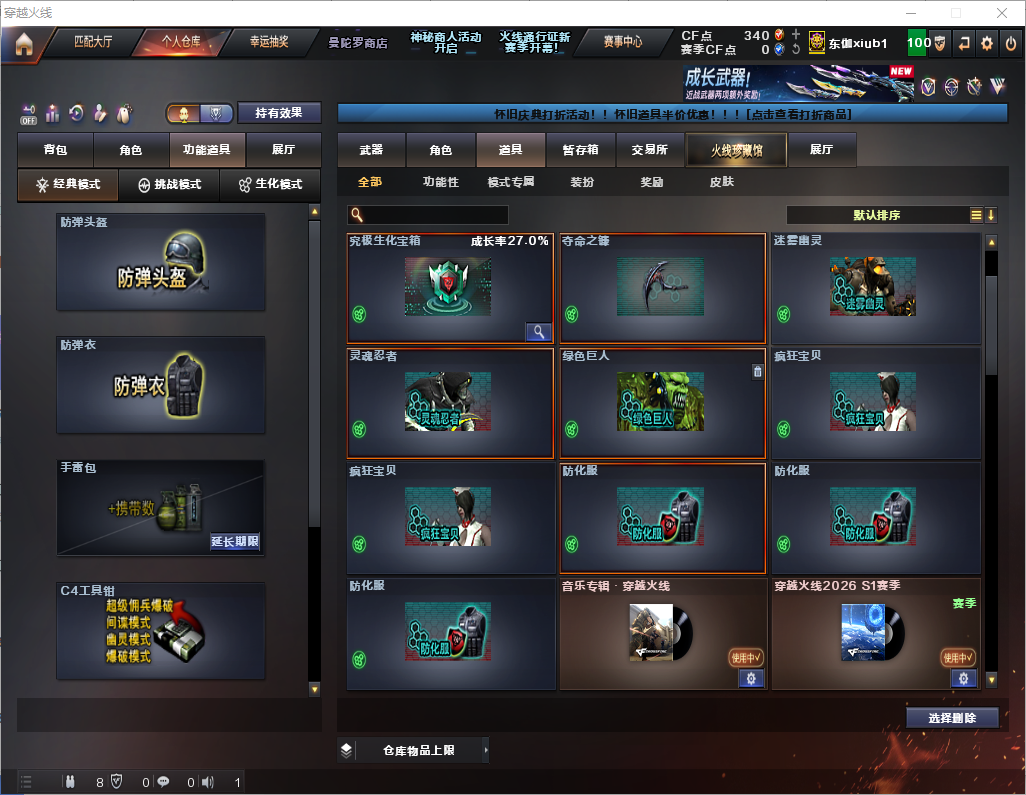Select the 生化模式 biochemical mode tab
Image resolution: width=1026 pixels, height=795 pixels.
tap(269, 185)
